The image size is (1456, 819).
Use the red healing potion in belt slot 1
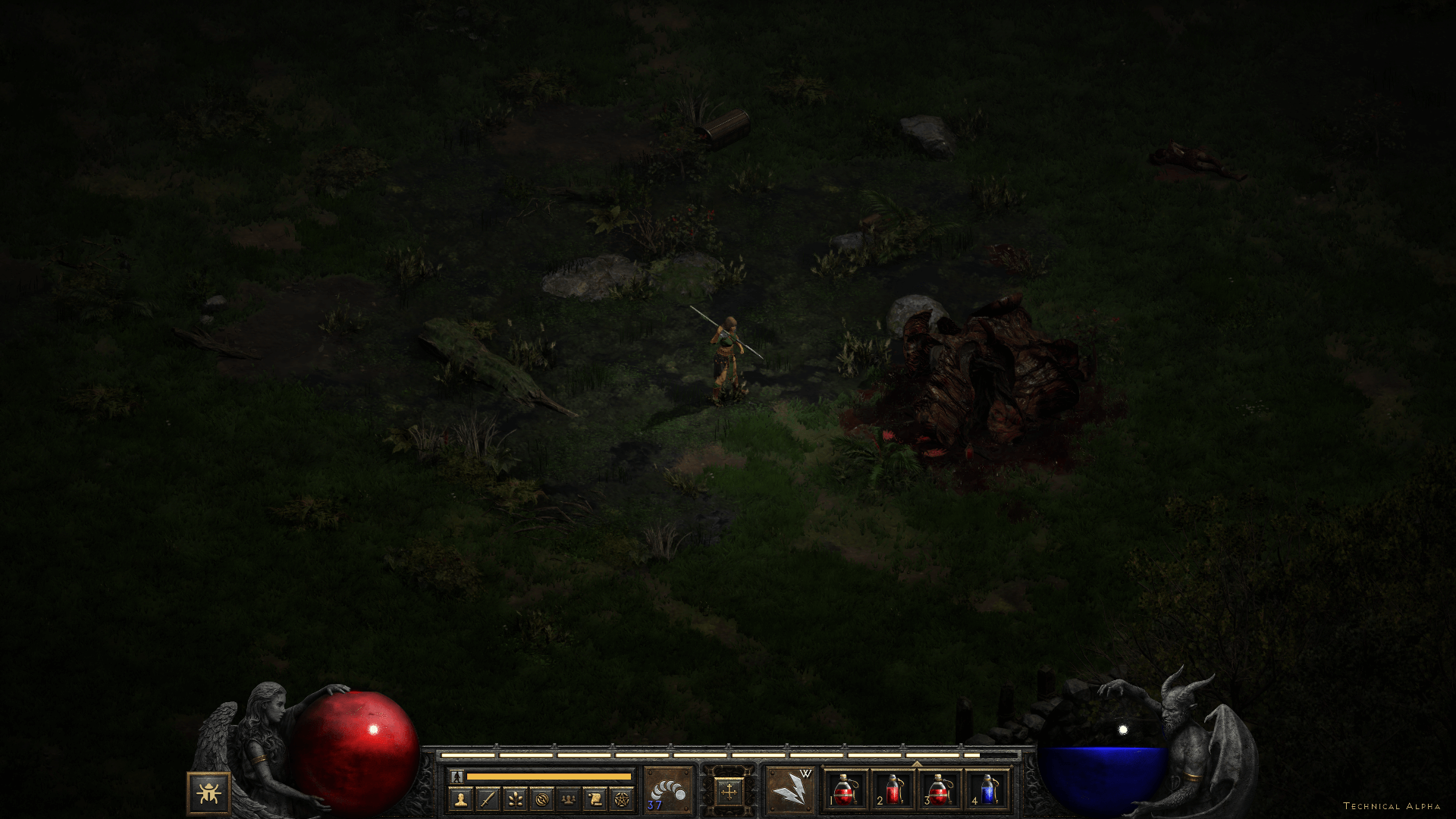[846, 790]
